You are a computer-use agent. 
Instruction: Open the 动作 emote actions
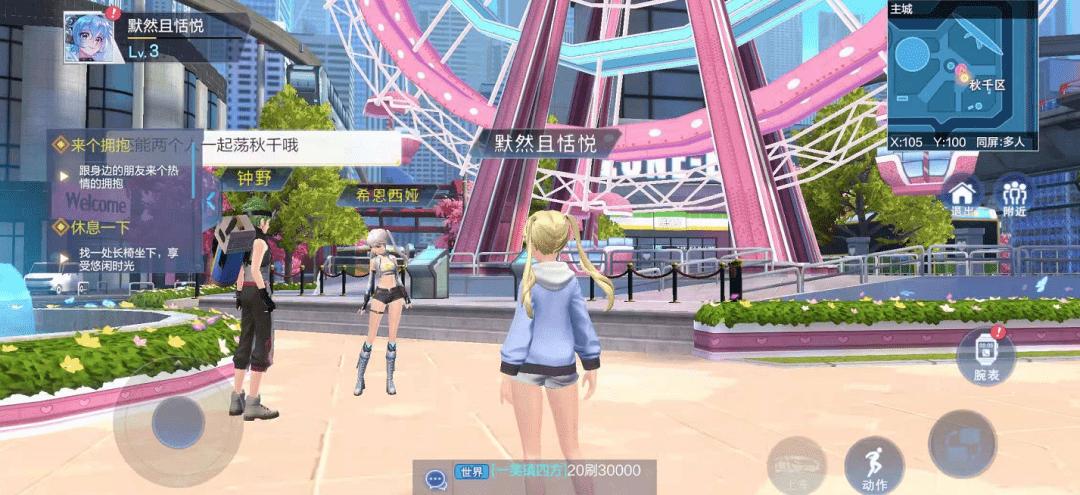pos(874,466)
